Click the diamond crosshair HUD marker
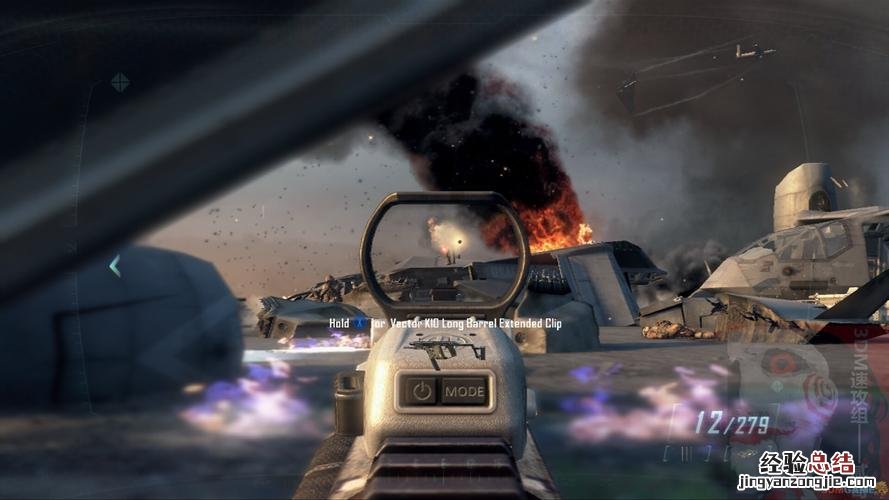The height and width of the screenshot is (500, 889). 120,82
